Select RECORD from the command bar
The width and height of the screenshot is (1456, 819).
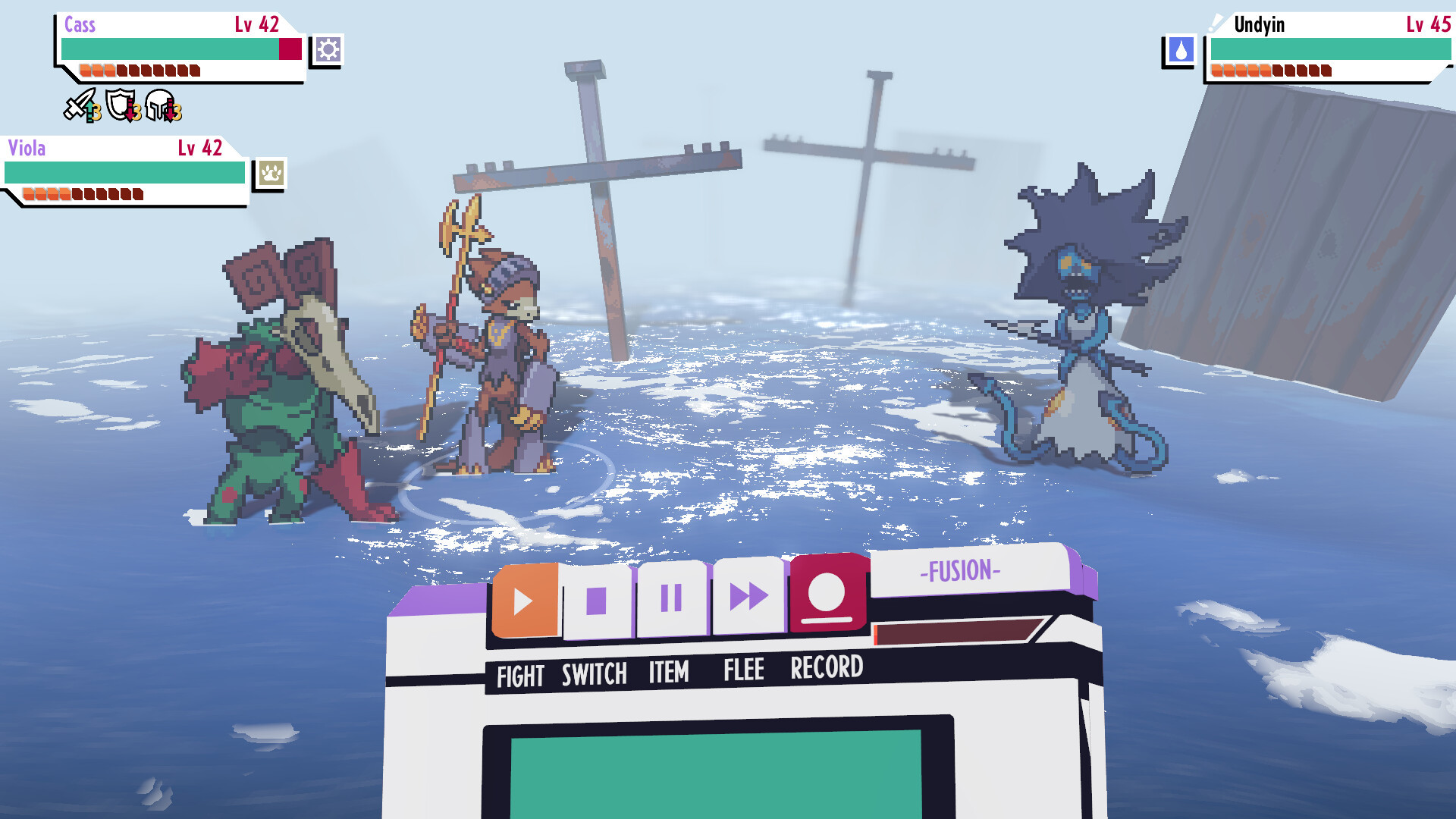(826, 668)
